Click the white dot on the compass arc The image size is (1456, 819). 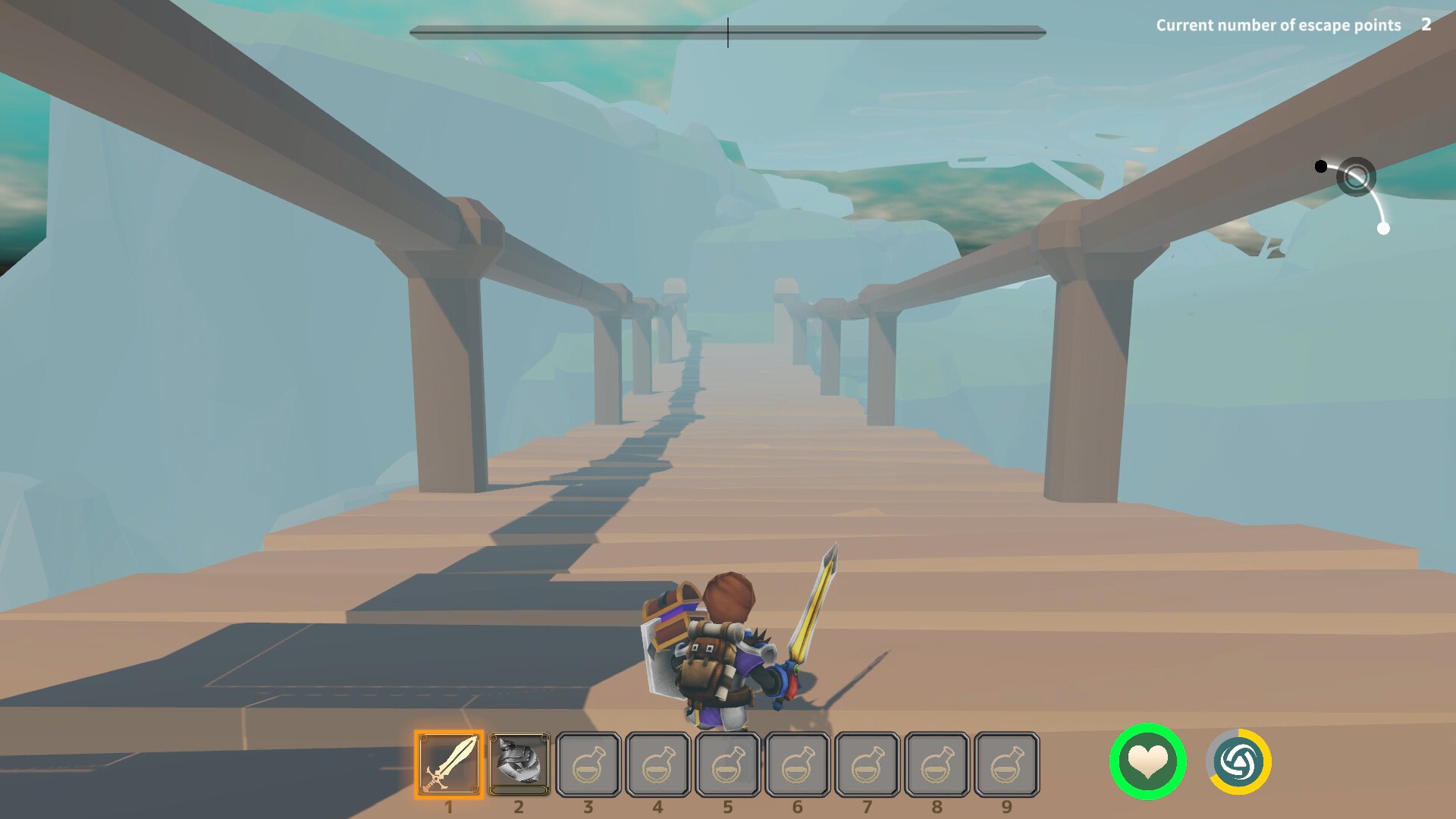1385,227
